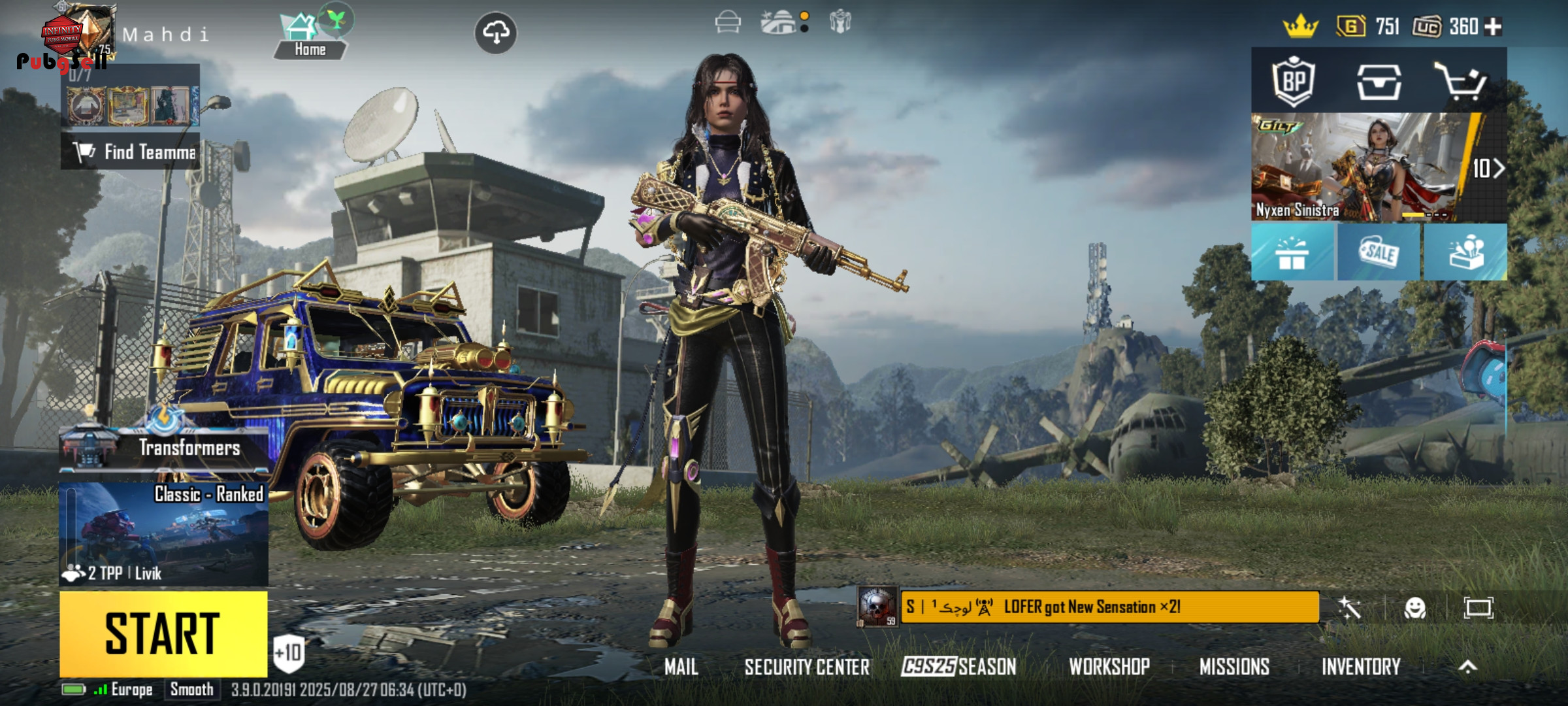
Task: Open the MAIL menu
Action: tap(681, 667)
